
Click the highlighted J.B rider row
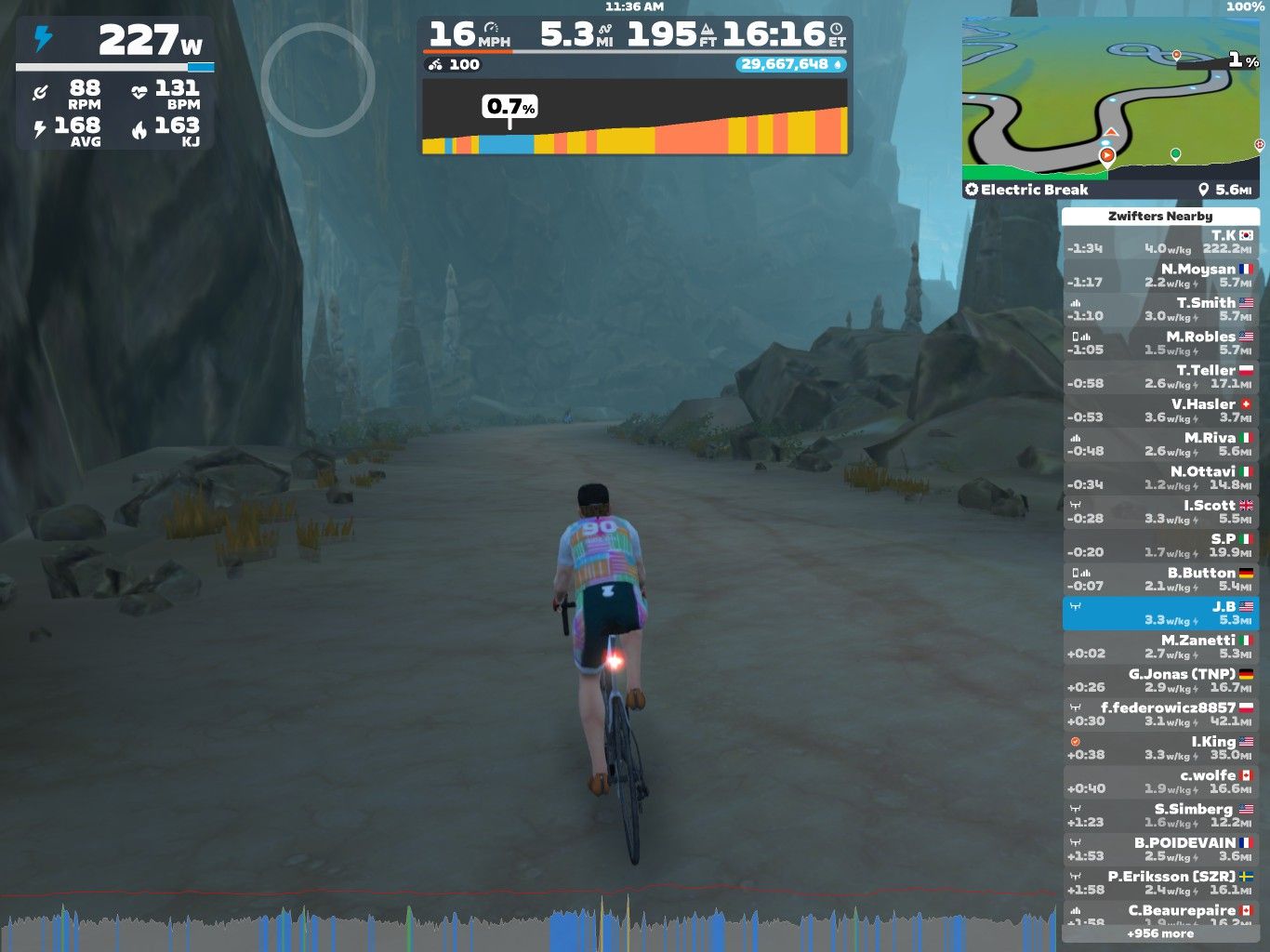(x=1160, y=613)
